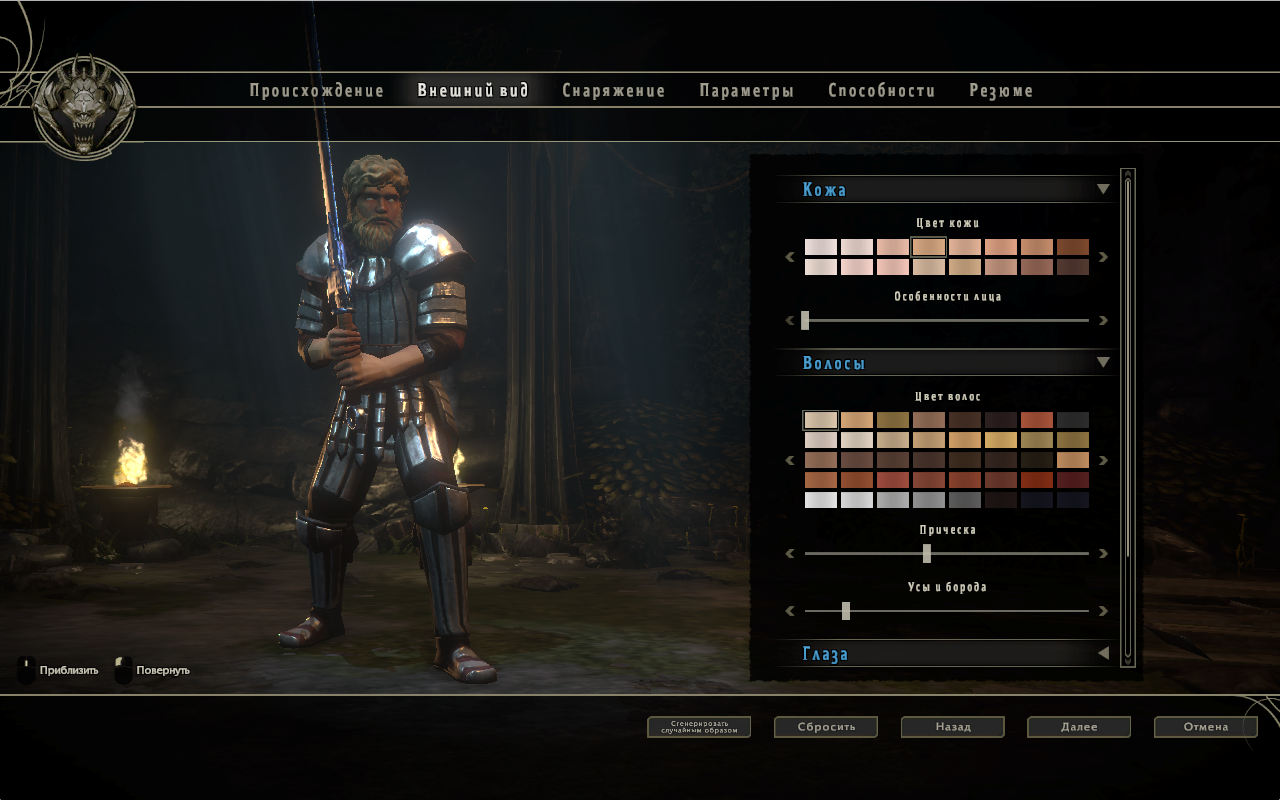1280x800 pixels.
Task: Continue with the Далее button
Action: (1079, 727)
